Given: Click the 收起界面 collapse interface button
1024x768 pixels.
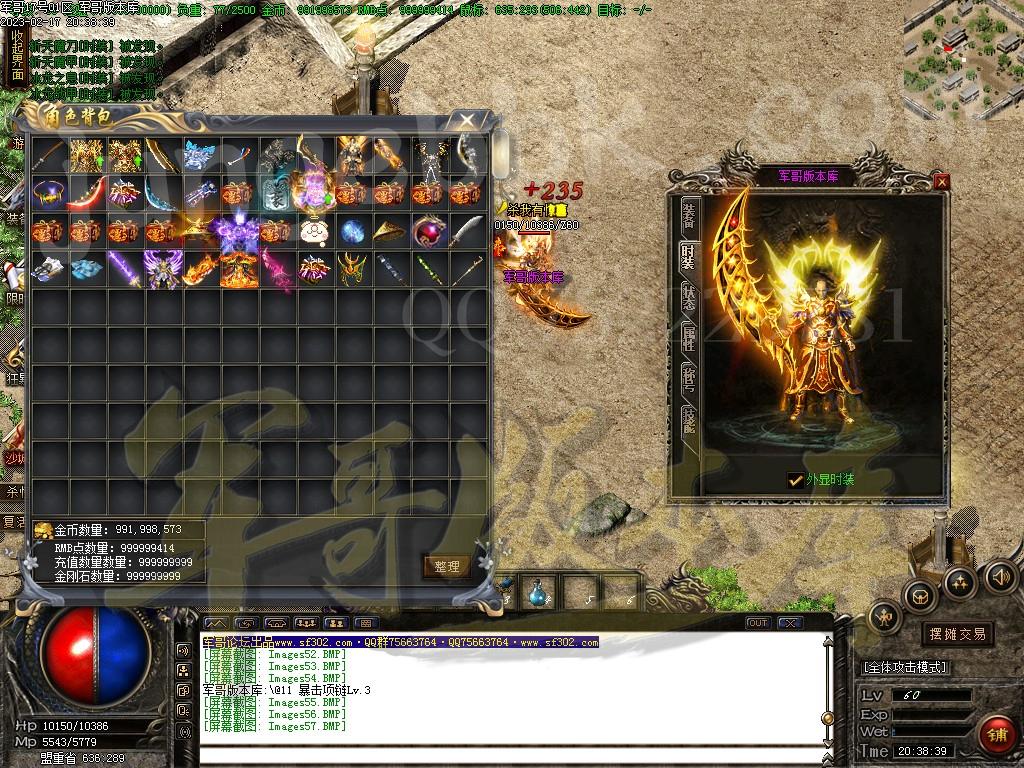Looking at the screenshot, I should click(x=16, y=56).
